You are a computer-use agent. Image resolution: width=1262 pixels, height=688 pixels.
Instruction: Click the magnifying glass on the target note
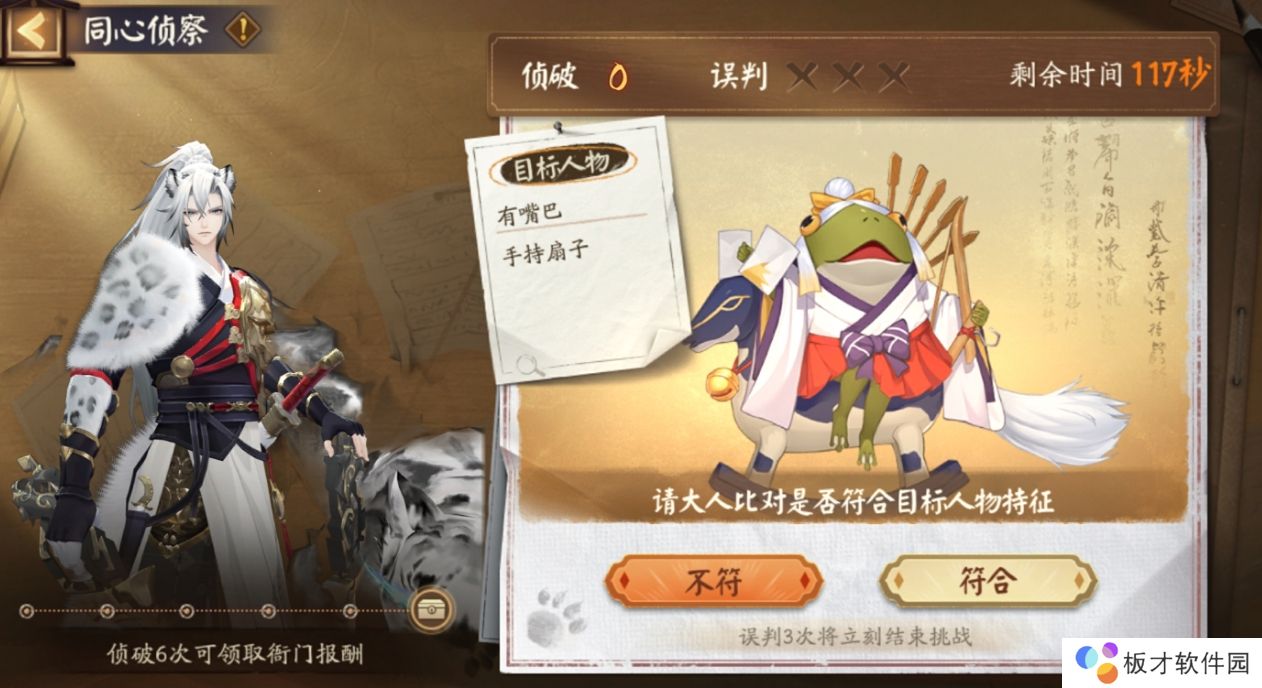click(x=530, y=365)
